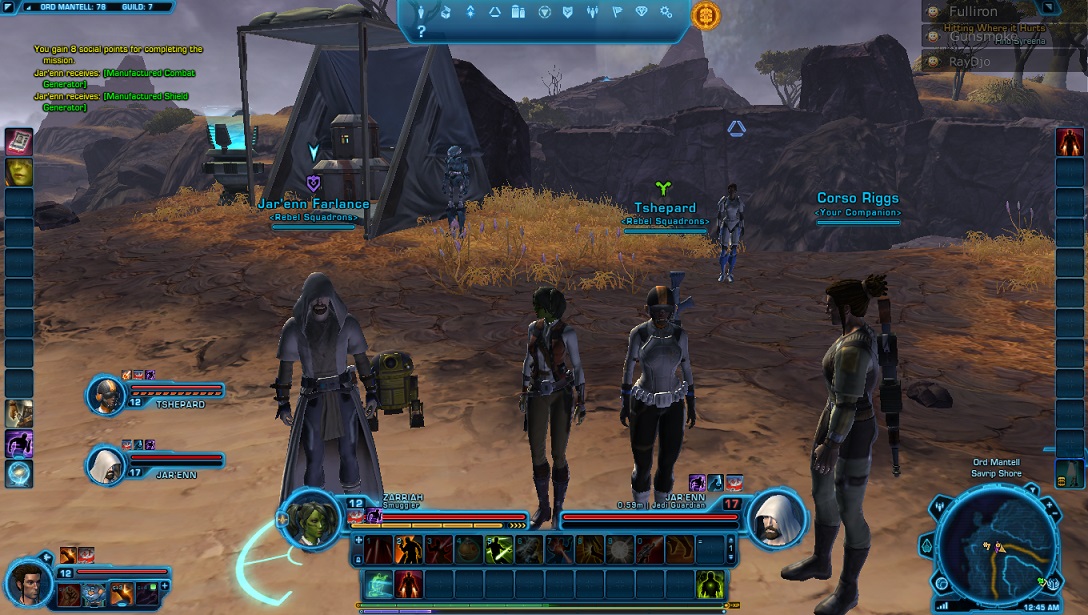Open the orange Cartel Market coin button
The height and width of the screenshot is (615, 1088).
(x=705, y=14)
